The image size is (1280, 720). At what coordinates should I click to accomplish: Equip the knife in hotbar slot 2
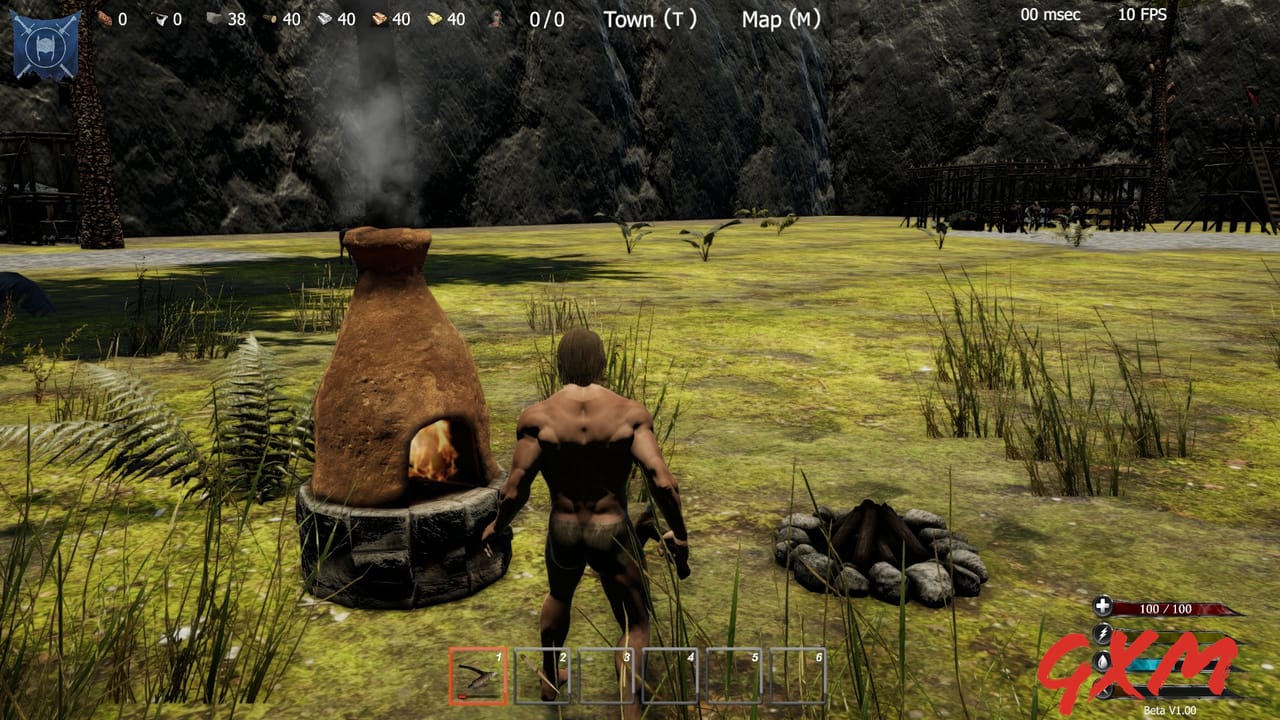(540, 674)
